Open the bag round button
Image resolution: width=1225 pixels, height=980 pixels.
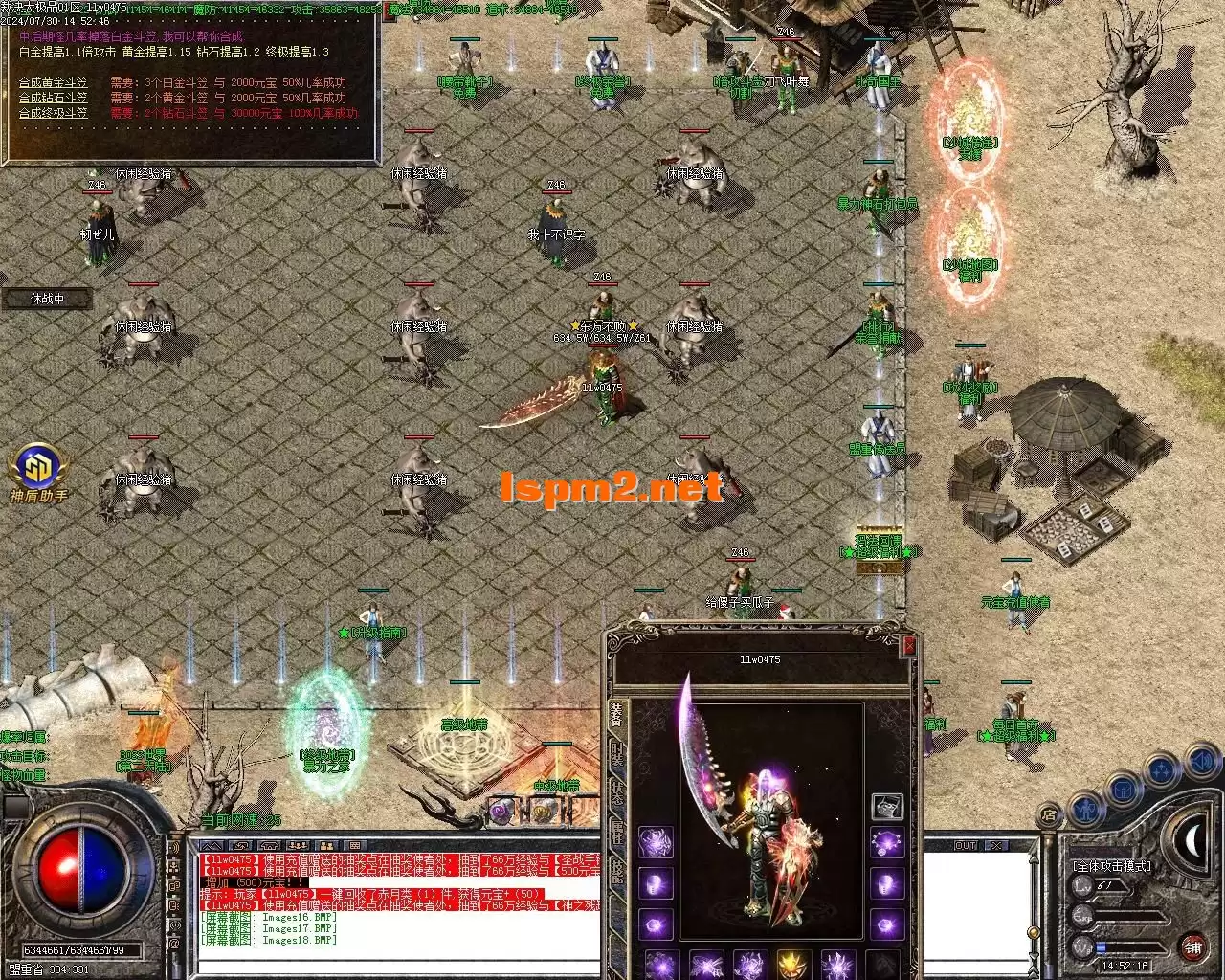(1124, 790)
